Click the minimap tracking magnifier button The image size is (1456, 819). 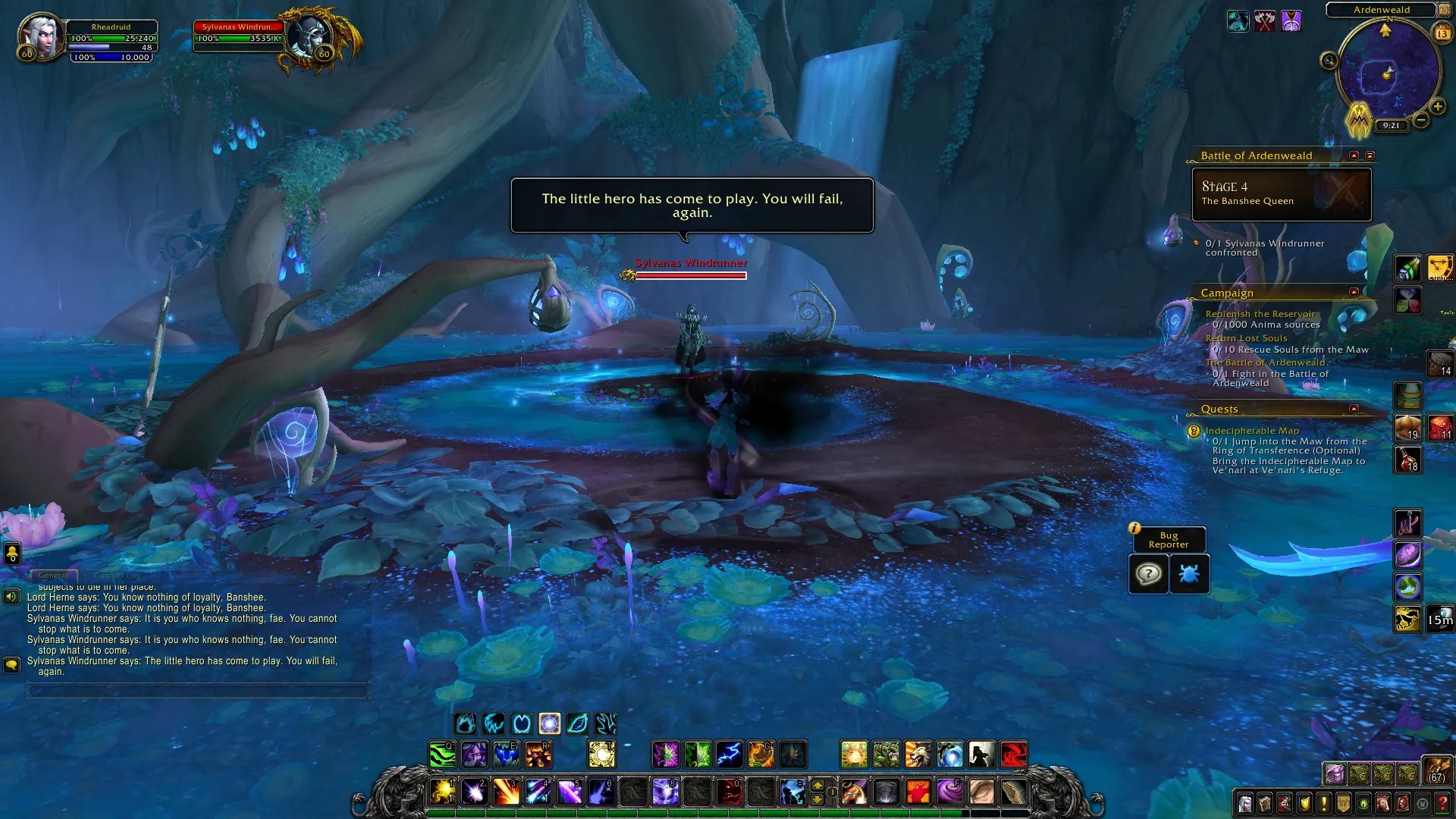click(x=1329, y=61)
